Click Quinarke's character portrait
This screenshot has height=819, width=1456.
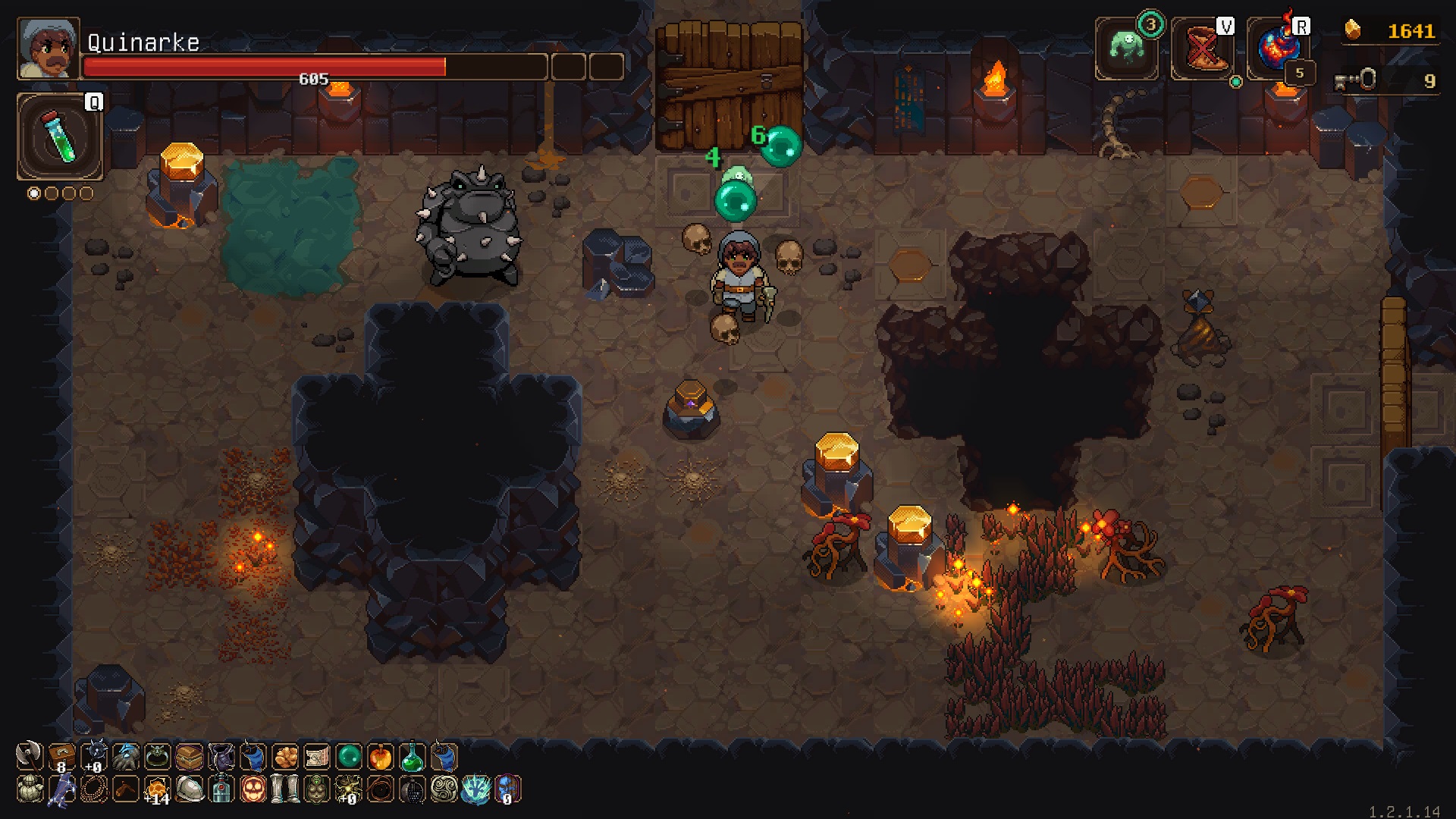pyautogui.click(x=49, y=49)
